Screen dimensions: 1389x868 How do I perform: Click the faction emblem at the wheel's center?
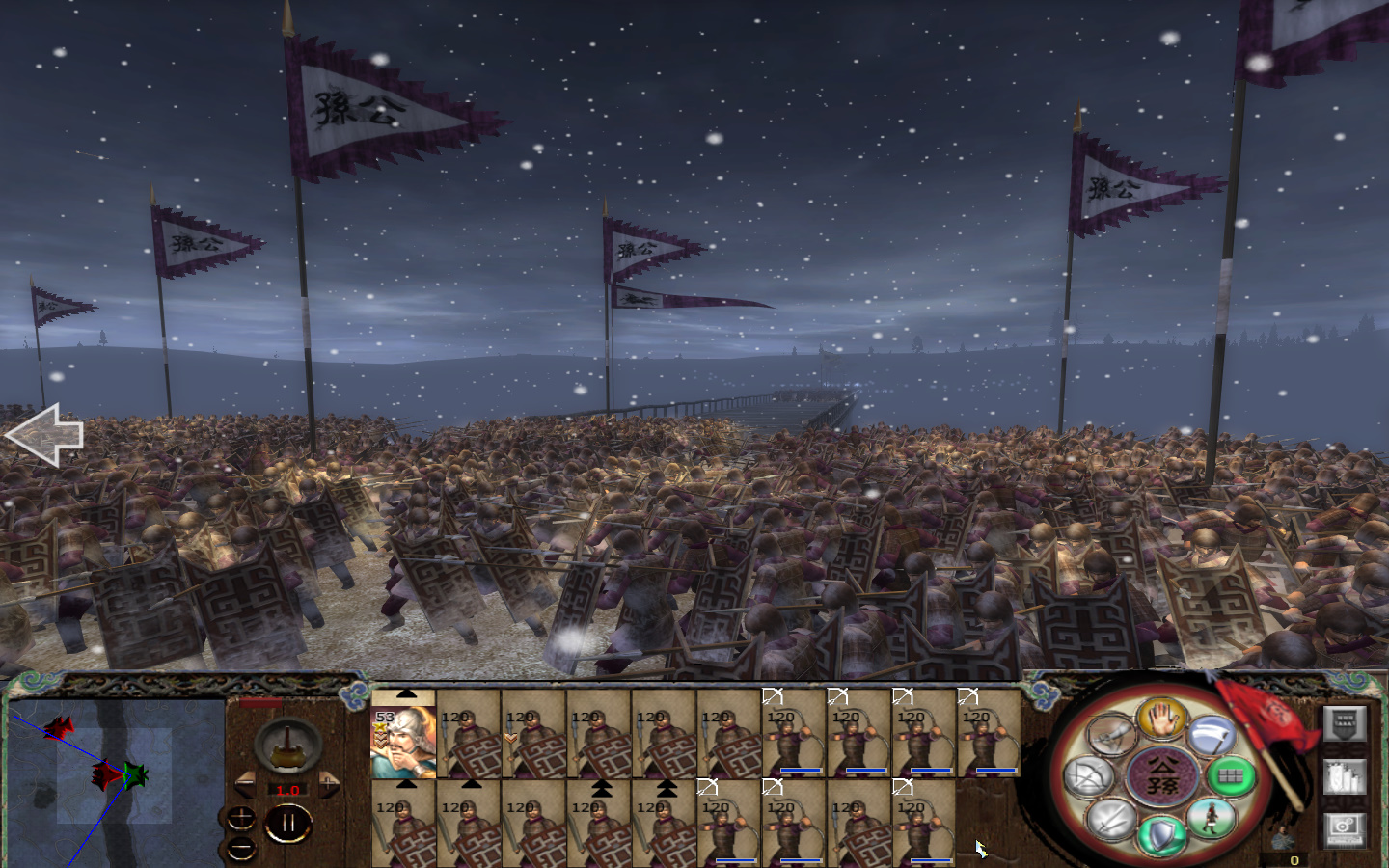pos(1163,775)
